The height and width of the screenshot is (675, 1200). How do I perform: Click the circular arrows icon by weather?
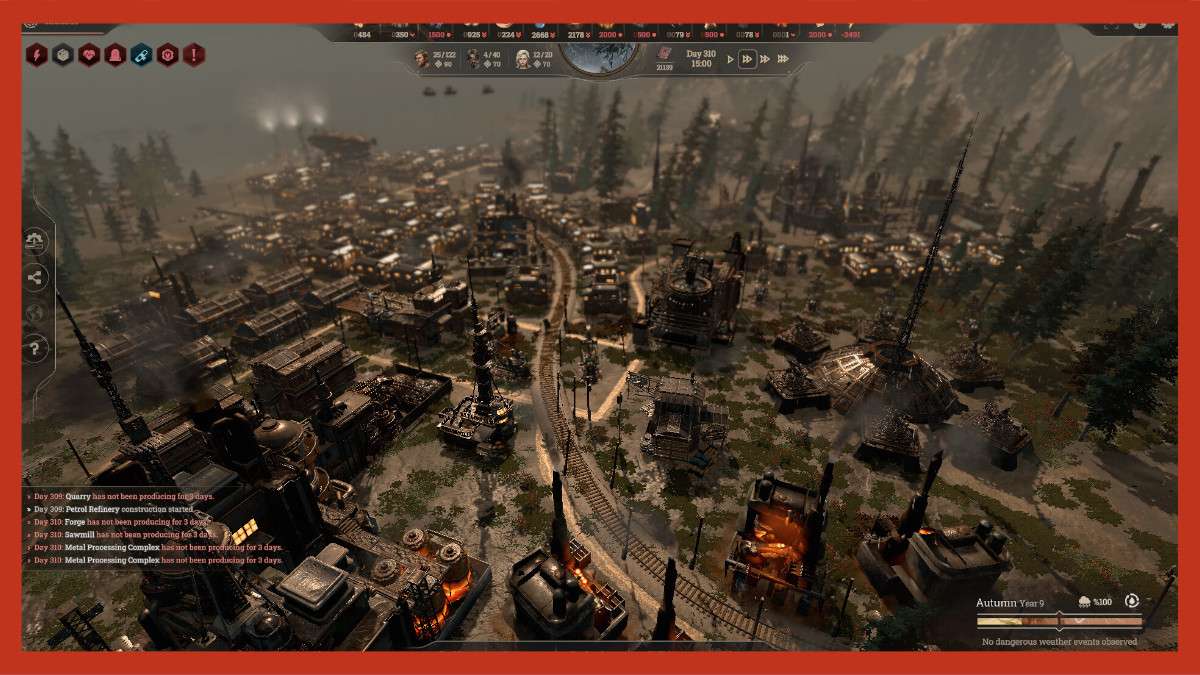click(x=1131, y=601)
